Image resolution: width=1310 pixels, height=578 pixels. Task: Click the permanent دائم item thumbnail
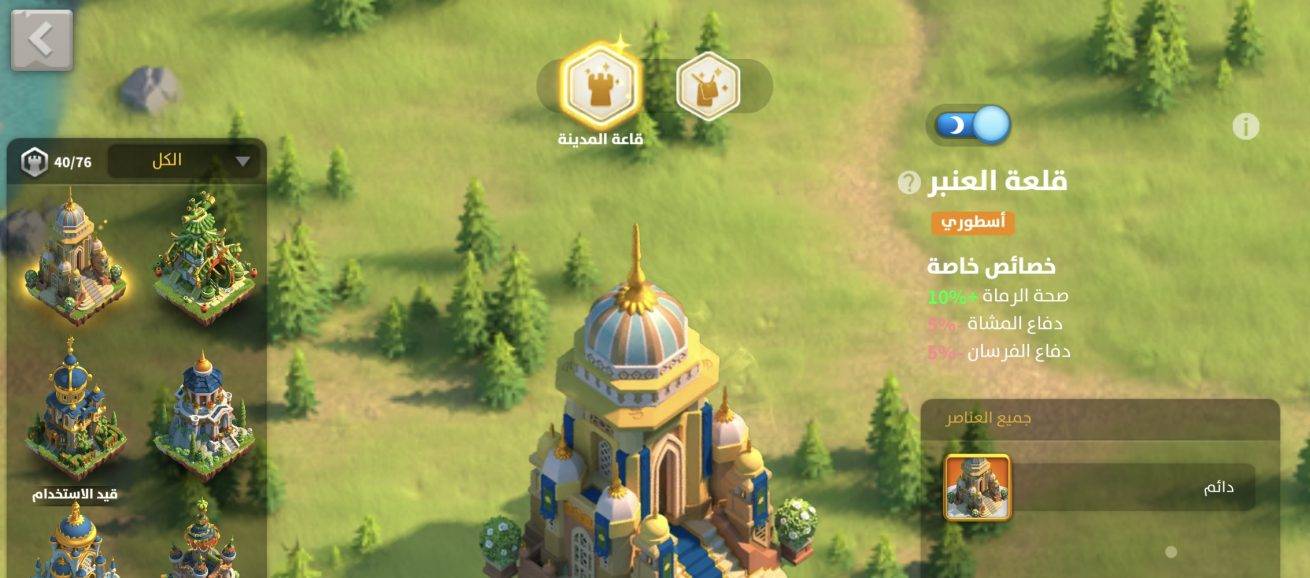977,487
